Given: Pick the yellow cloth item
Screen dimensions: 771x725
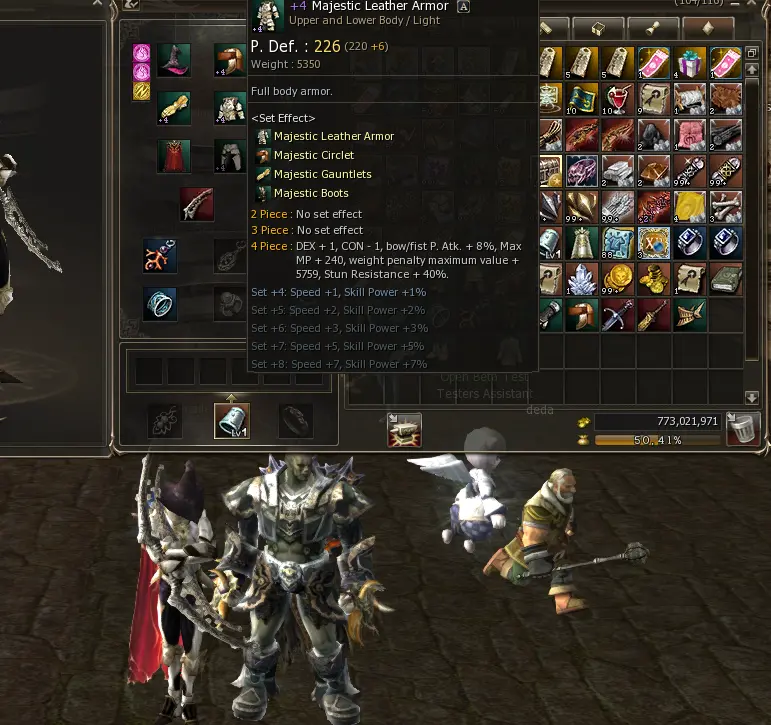Looking at the screenshot, I should (x=689, y=207).
